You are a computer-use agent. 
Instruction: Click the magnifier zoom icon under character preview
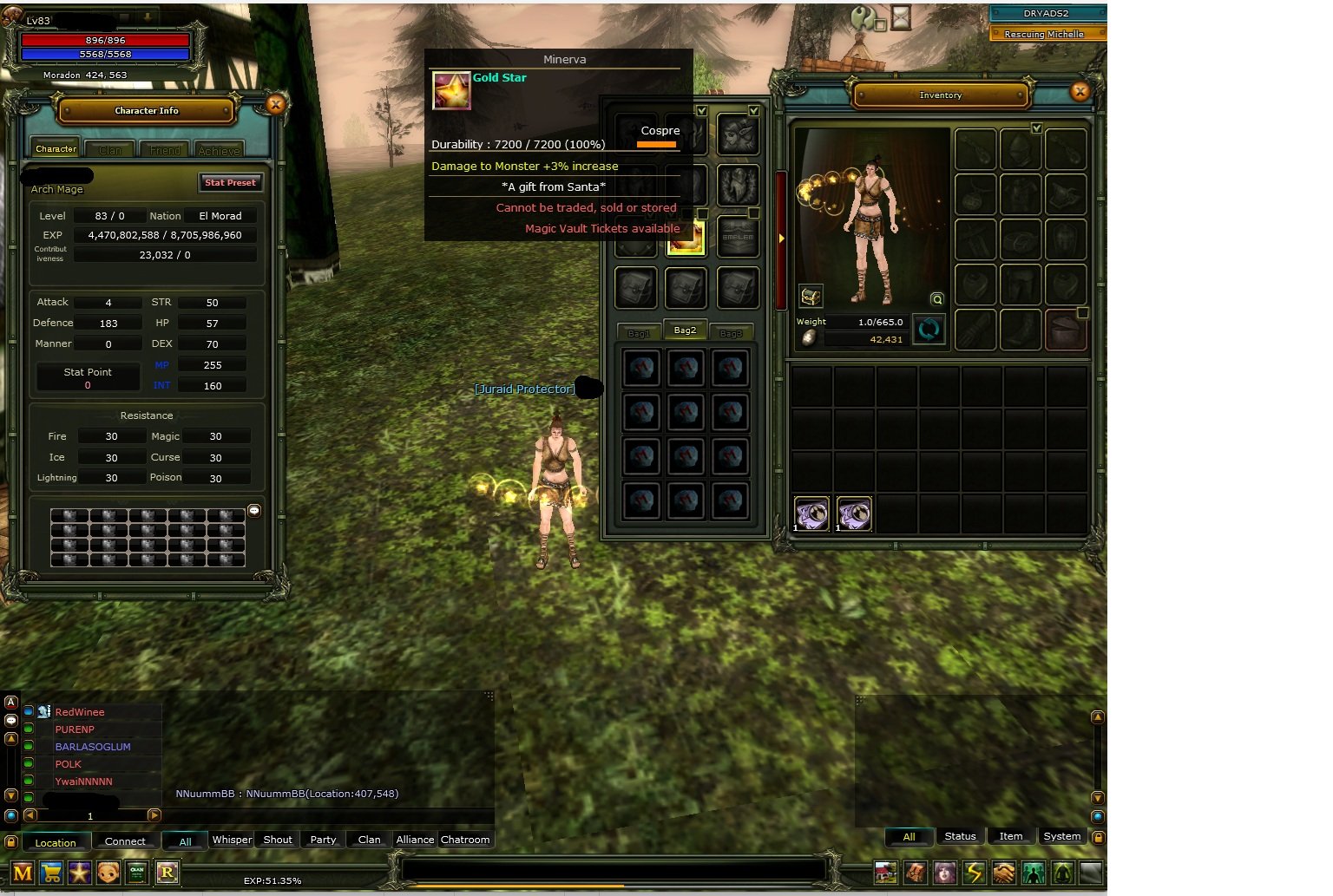(x=936, y=299)
